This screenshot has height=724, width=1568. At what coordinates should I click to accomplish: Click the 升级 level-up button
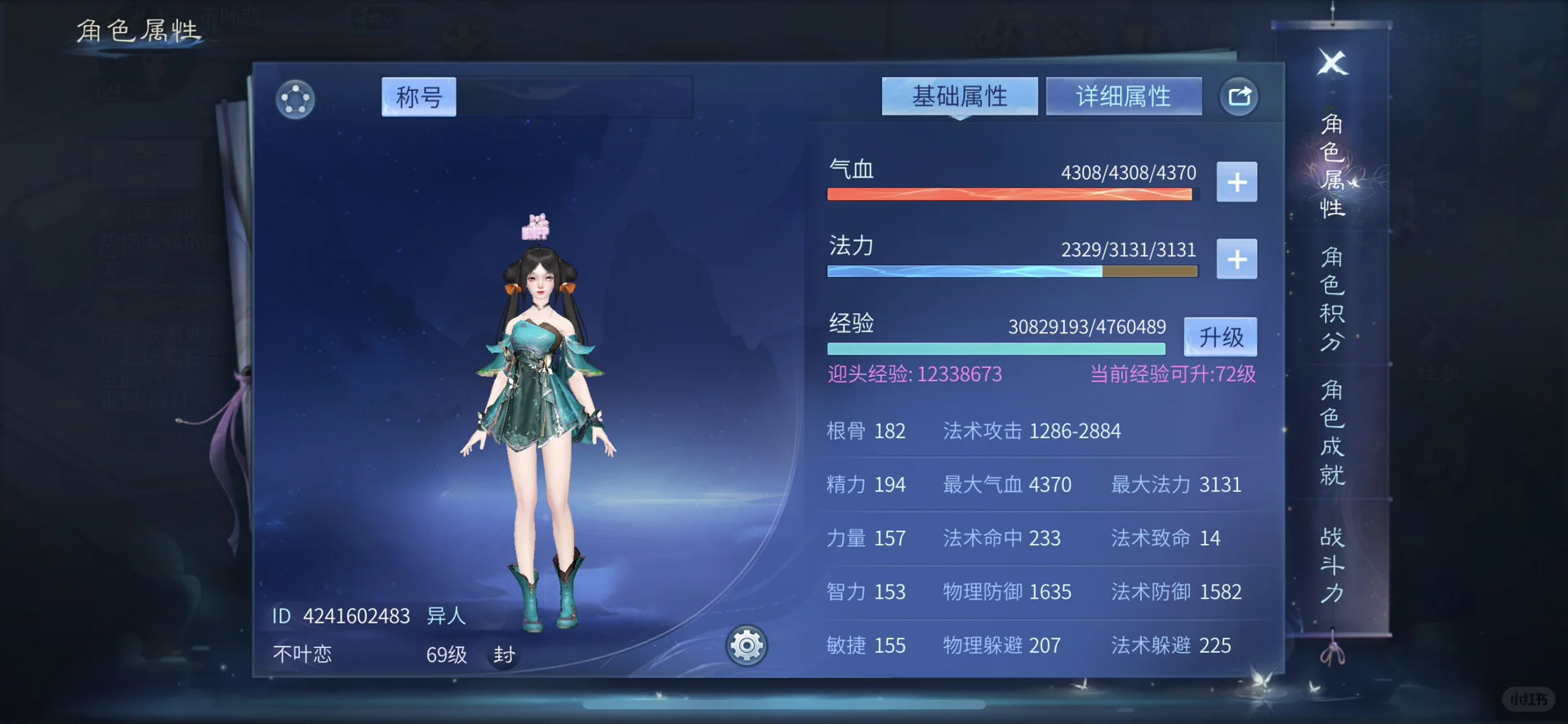coord(1219,336)
